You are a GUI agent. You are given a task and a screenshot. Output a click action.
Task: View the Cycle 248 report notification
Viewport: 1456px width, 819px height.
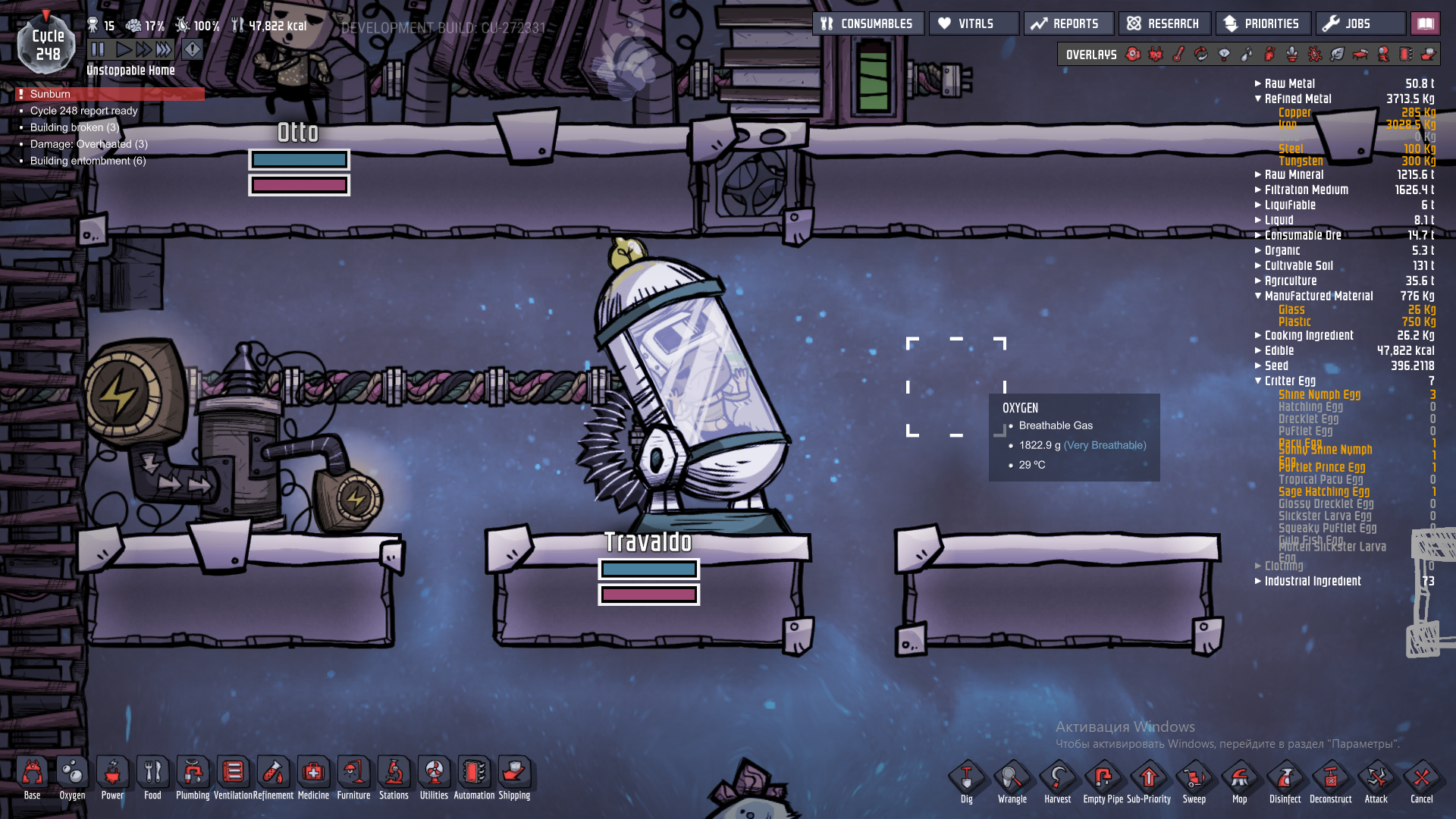83,111
